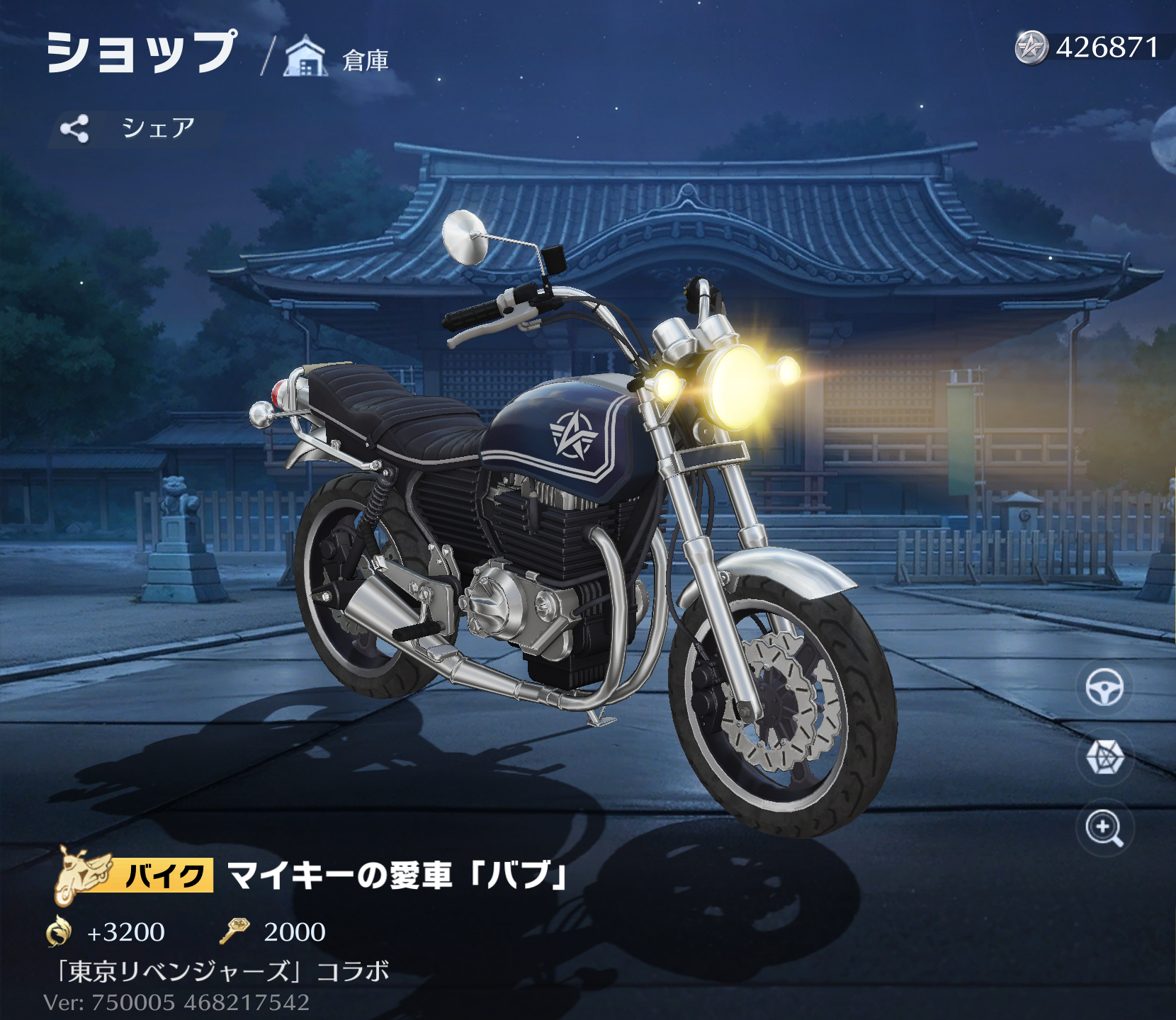This screenshot has height=1020, width=1176.
Task: Open the hexagonal spider-web pattern icon
Action: [x=1105, y=756]
